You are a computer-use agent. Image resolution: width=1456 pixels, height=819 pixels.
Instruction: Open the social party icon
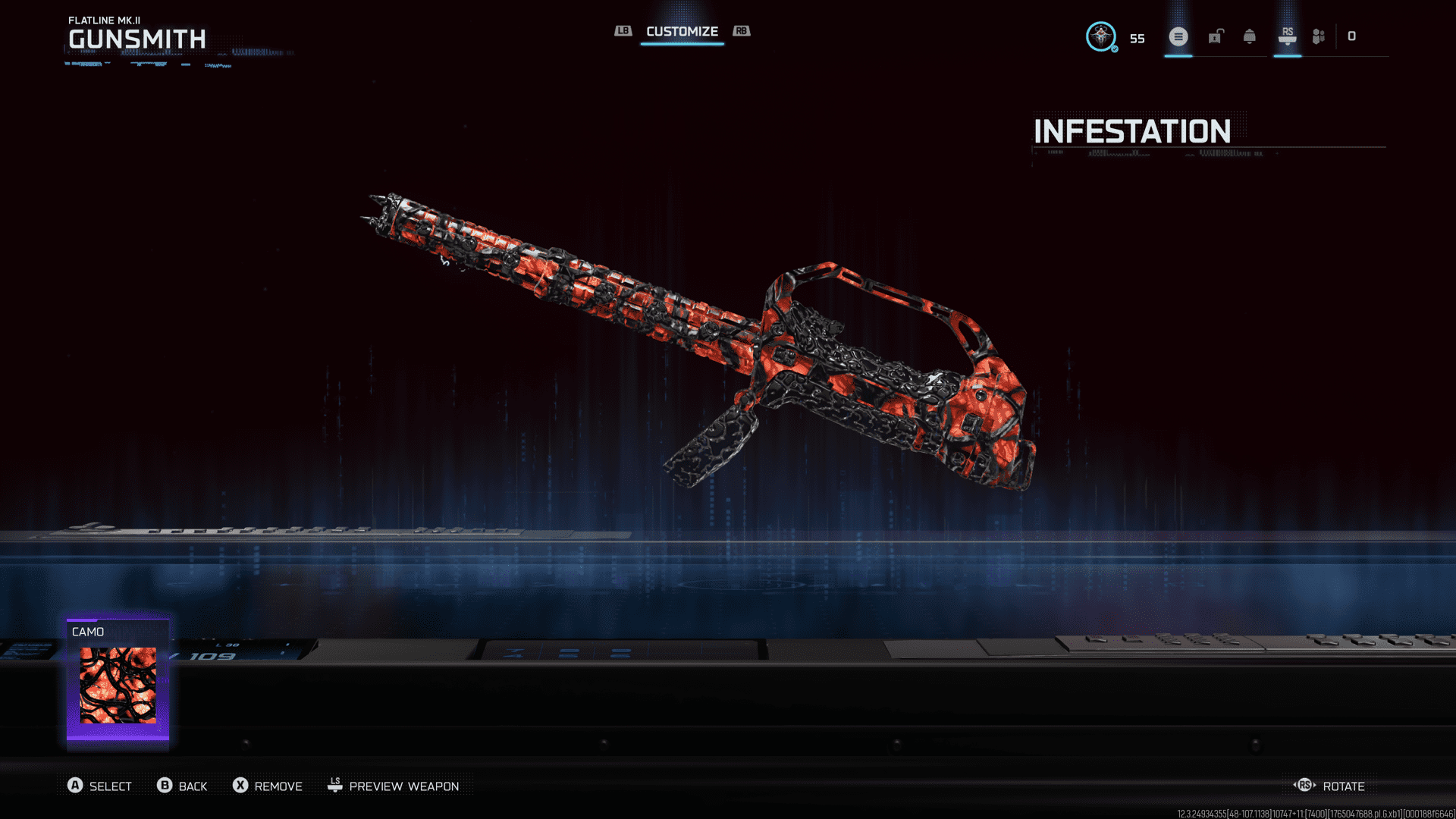click(x=1319, y=36)
